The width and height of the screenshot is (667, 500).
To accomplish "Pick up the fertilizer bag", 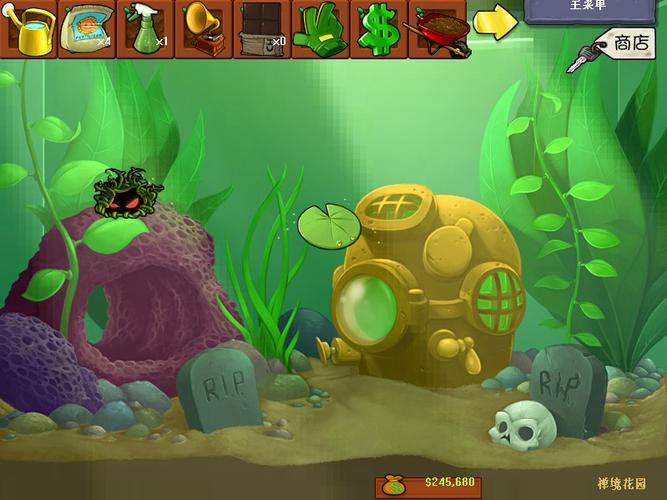I will click(x=87, y=30).
